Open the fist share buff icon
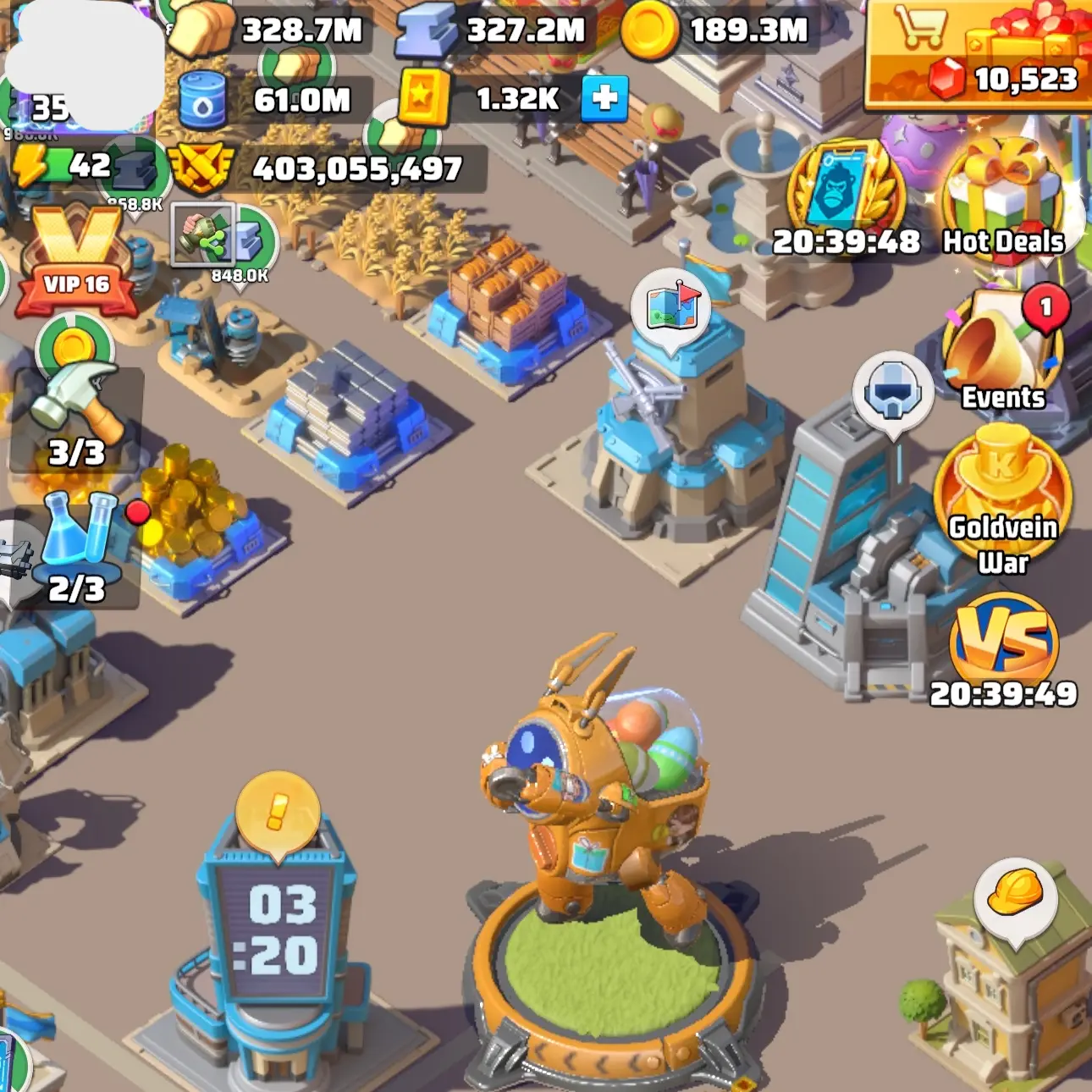Screen dimensions: 1092x1092 coord(203,234)
